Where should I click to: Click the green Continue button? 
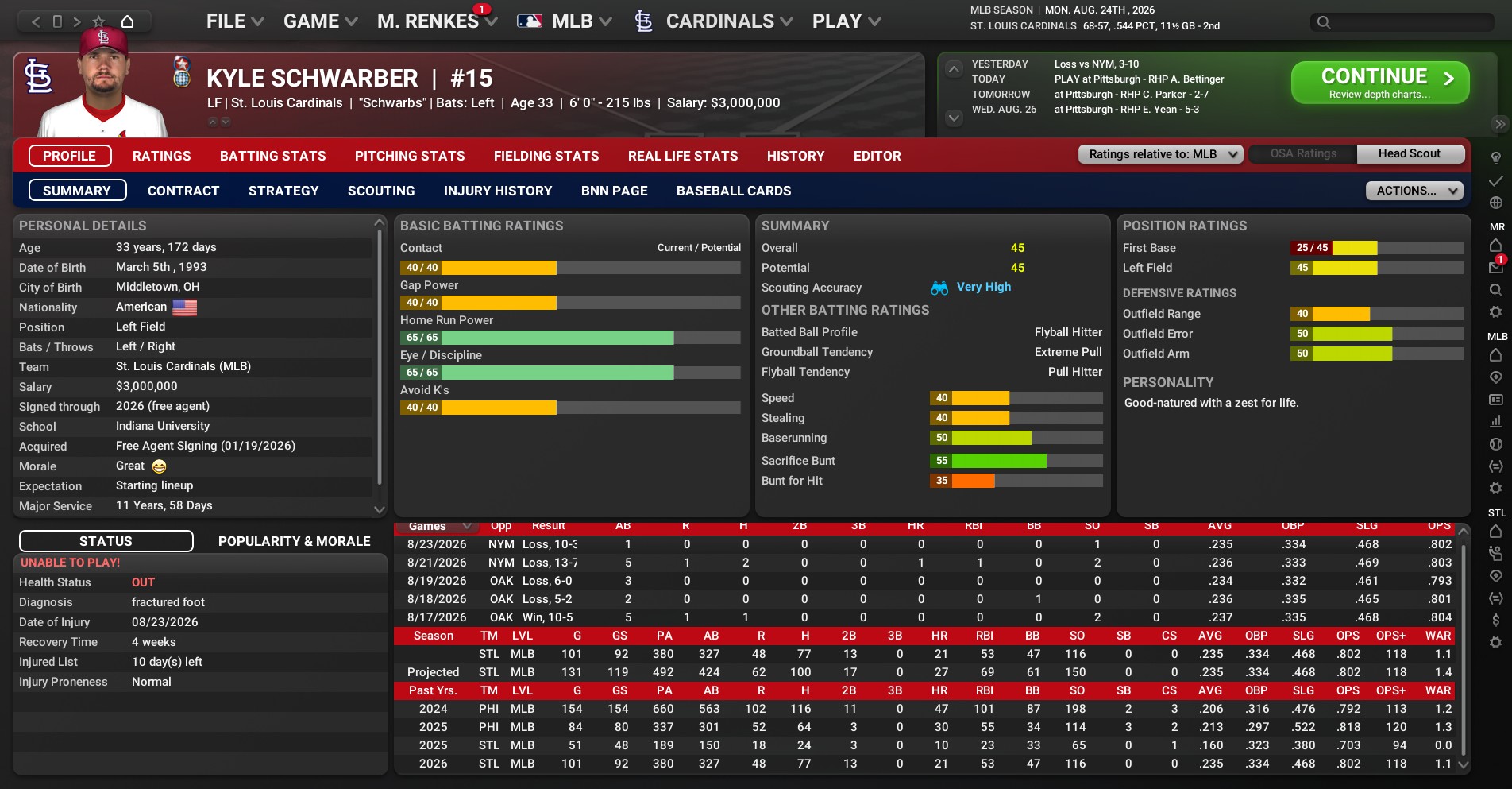[1379, 83]
